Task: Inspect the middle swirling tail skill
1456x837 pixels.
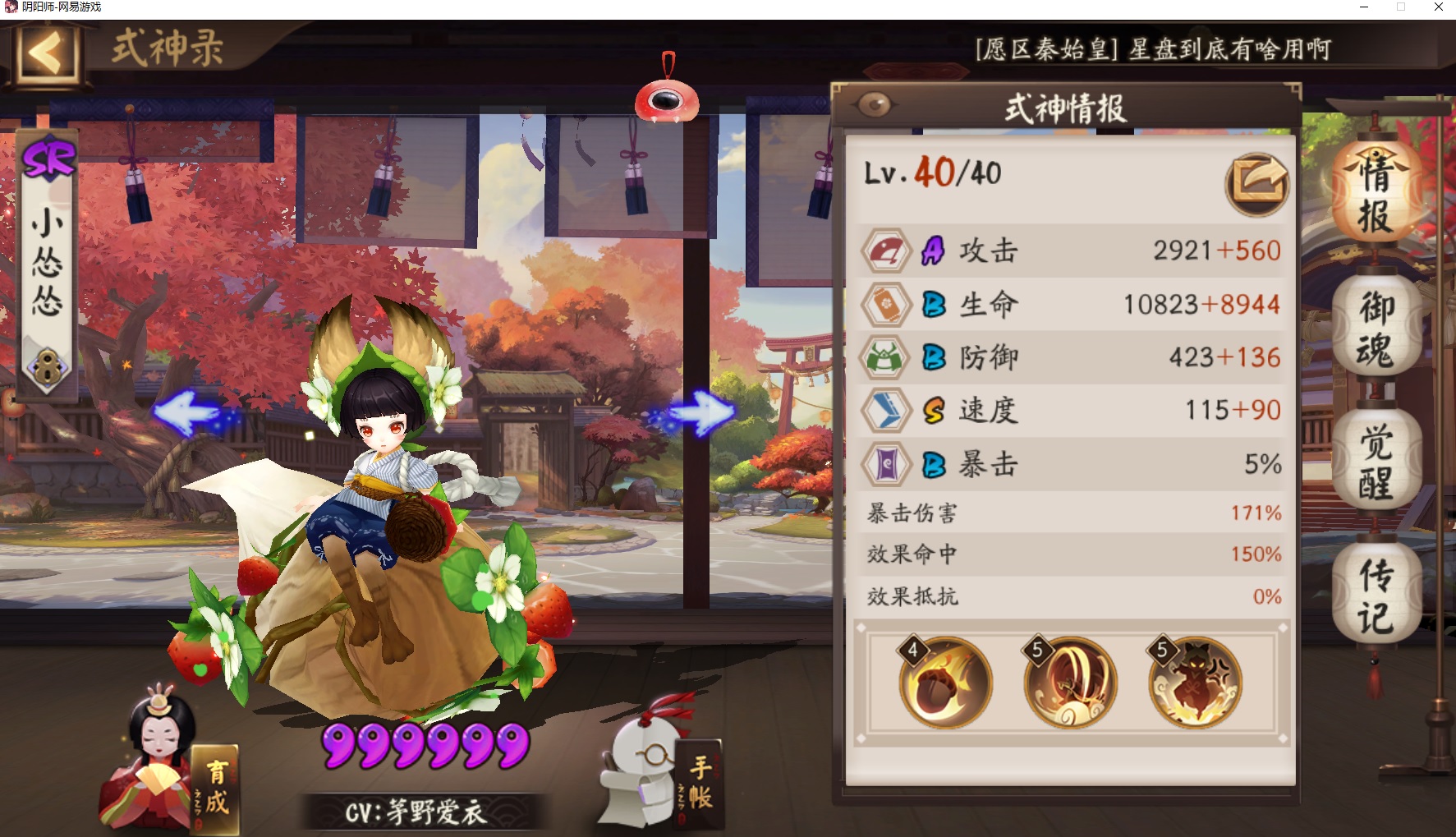Action: [x=1070, y=682]
